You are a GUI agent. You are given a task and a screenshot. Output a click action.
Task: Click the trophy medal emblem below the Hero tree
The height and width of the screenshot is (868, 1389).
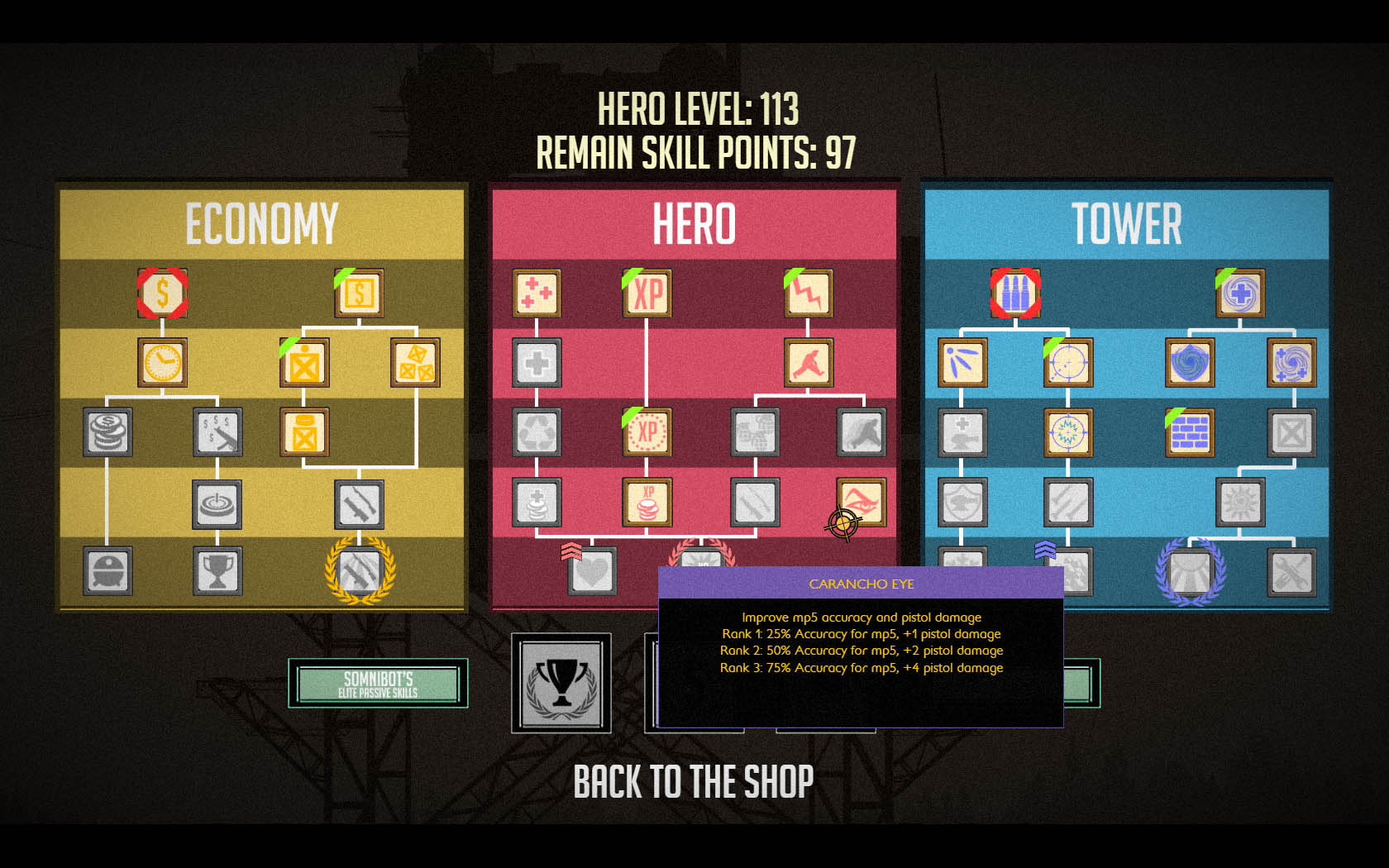pos(561,686)
